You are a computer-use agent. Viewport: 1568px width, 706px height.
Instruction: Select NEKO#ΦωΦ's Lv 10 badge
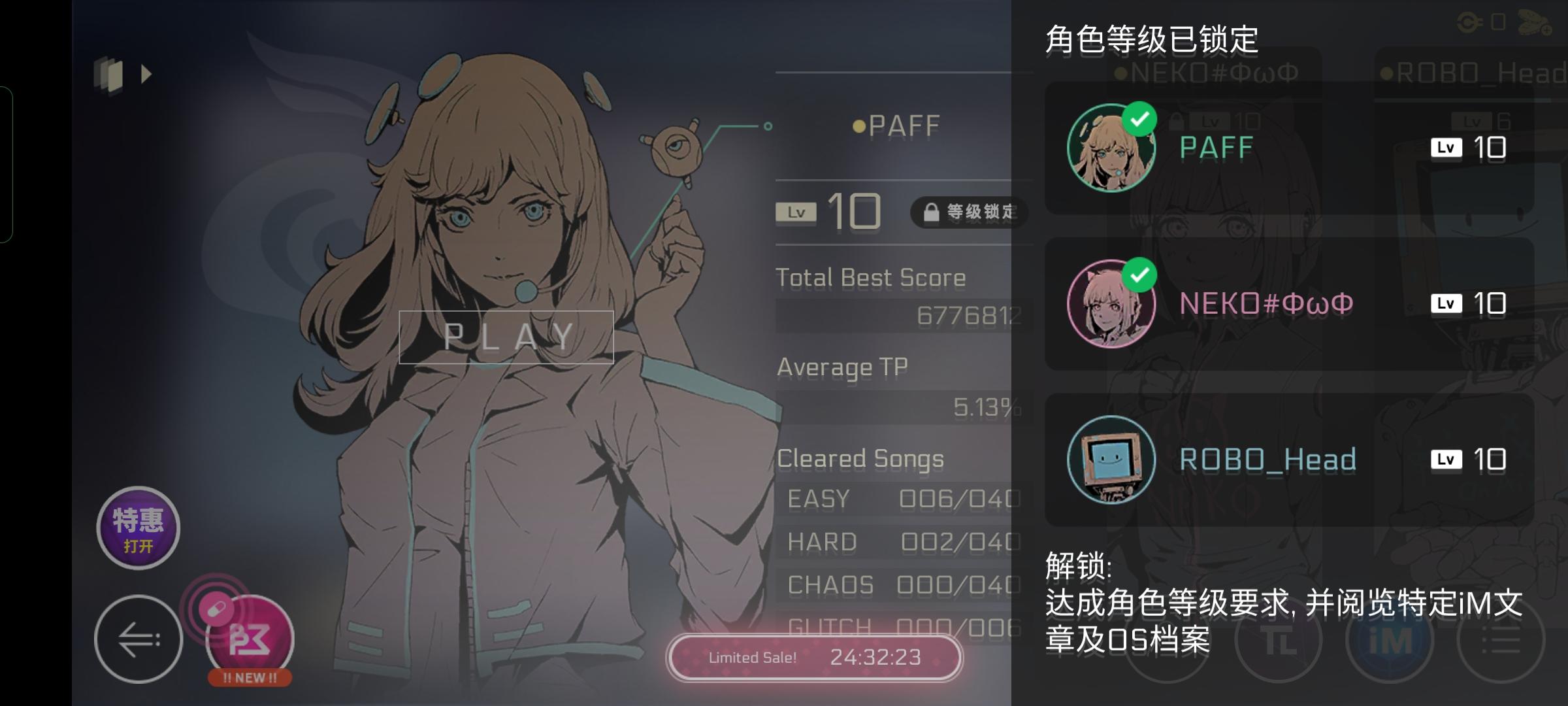[1470, 303]
